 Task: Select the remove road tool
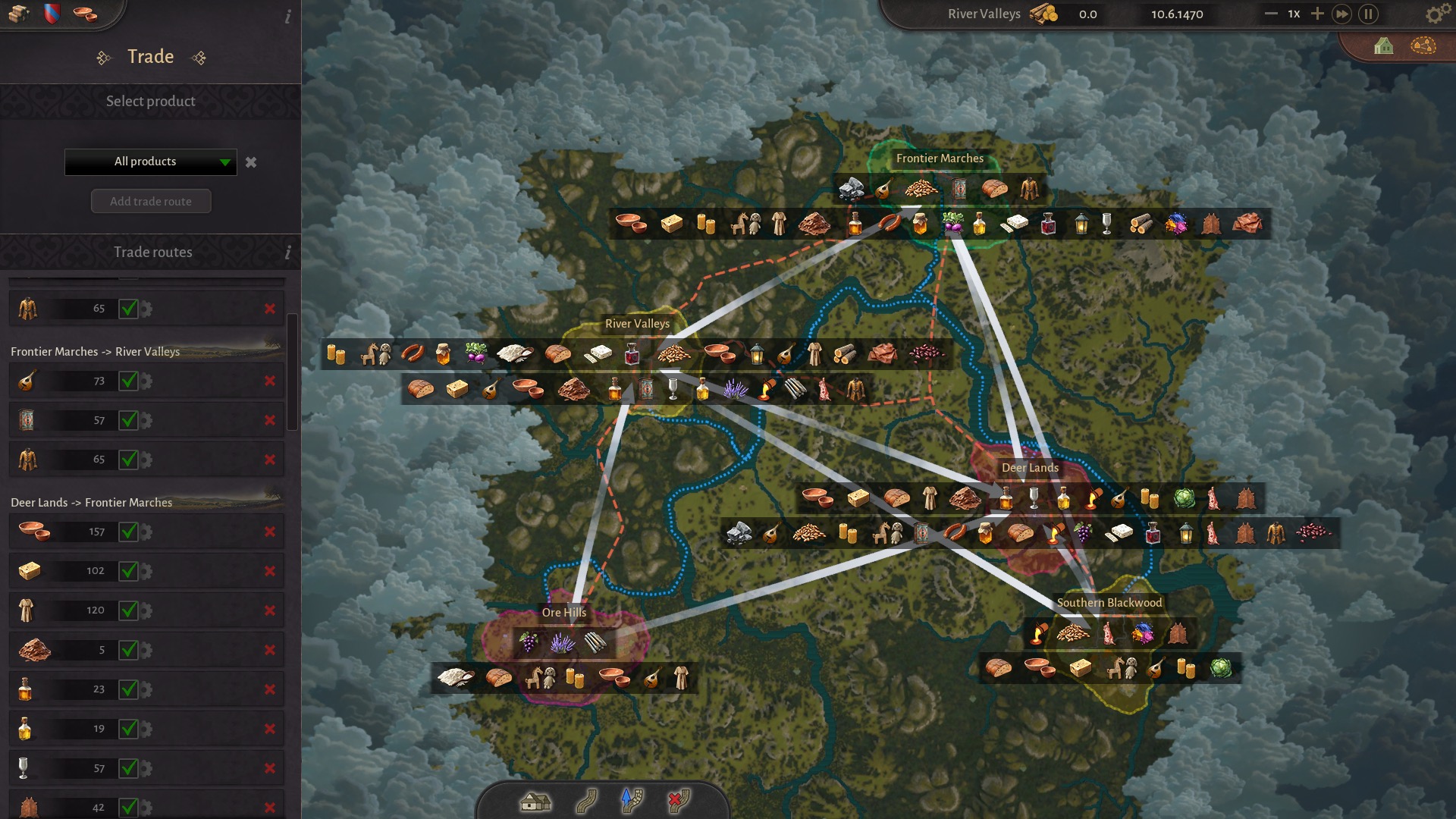[678, 801]
